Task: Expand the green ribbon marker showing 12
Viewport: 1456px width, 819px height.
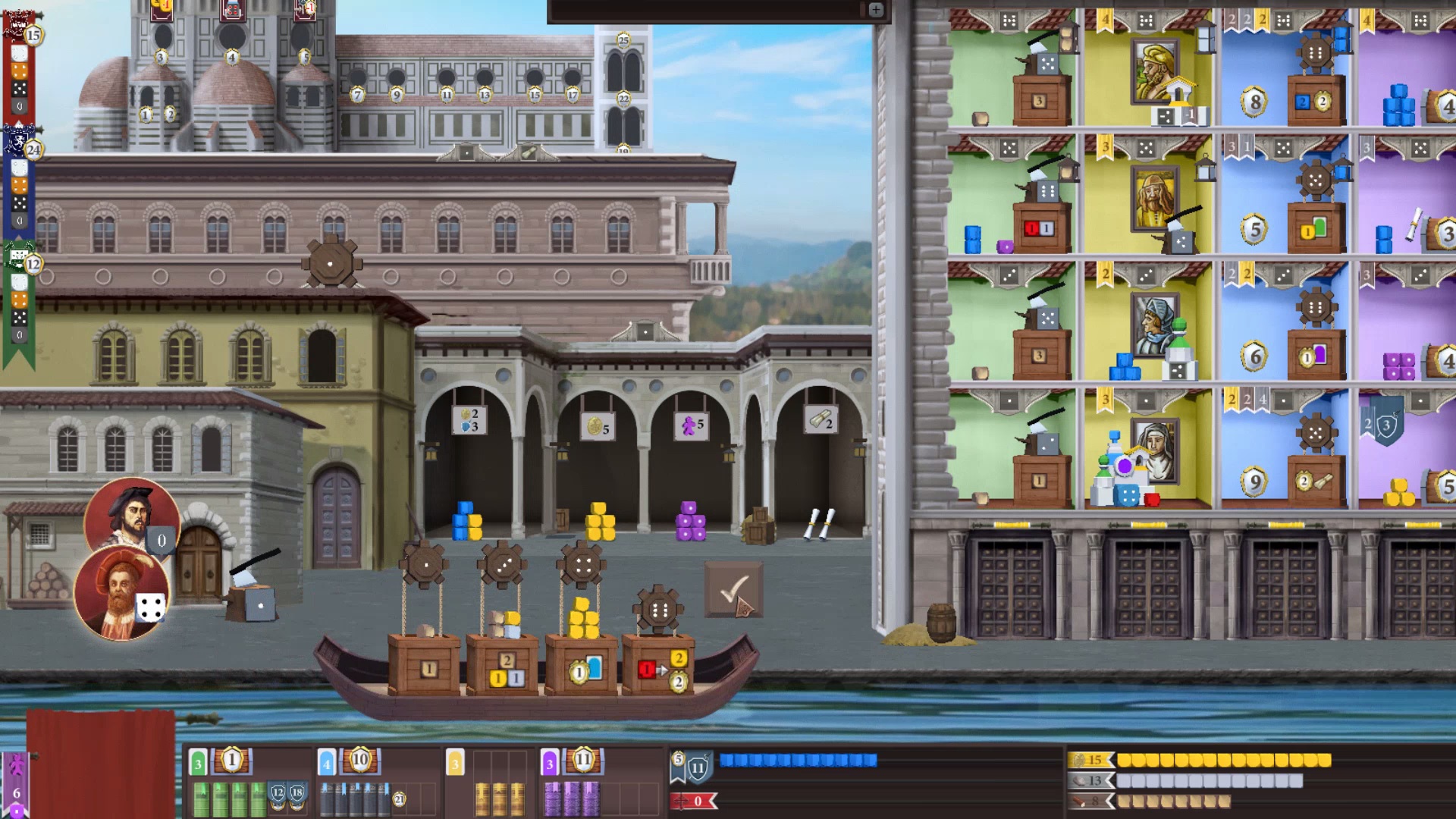Action: pyautogui.click(x=31, y=265)
